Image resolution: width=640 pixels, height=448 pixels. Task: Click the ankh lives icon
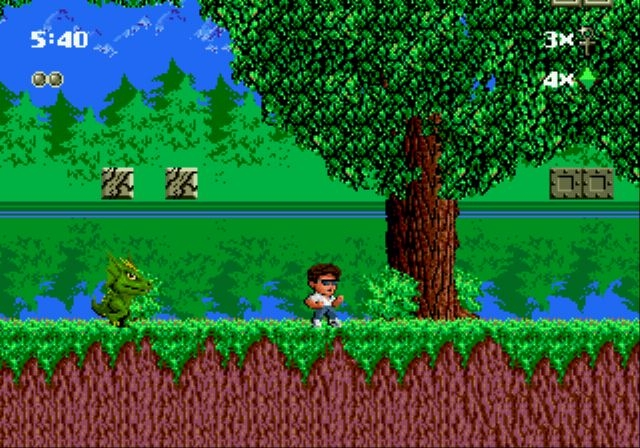[x=587, y=40]
